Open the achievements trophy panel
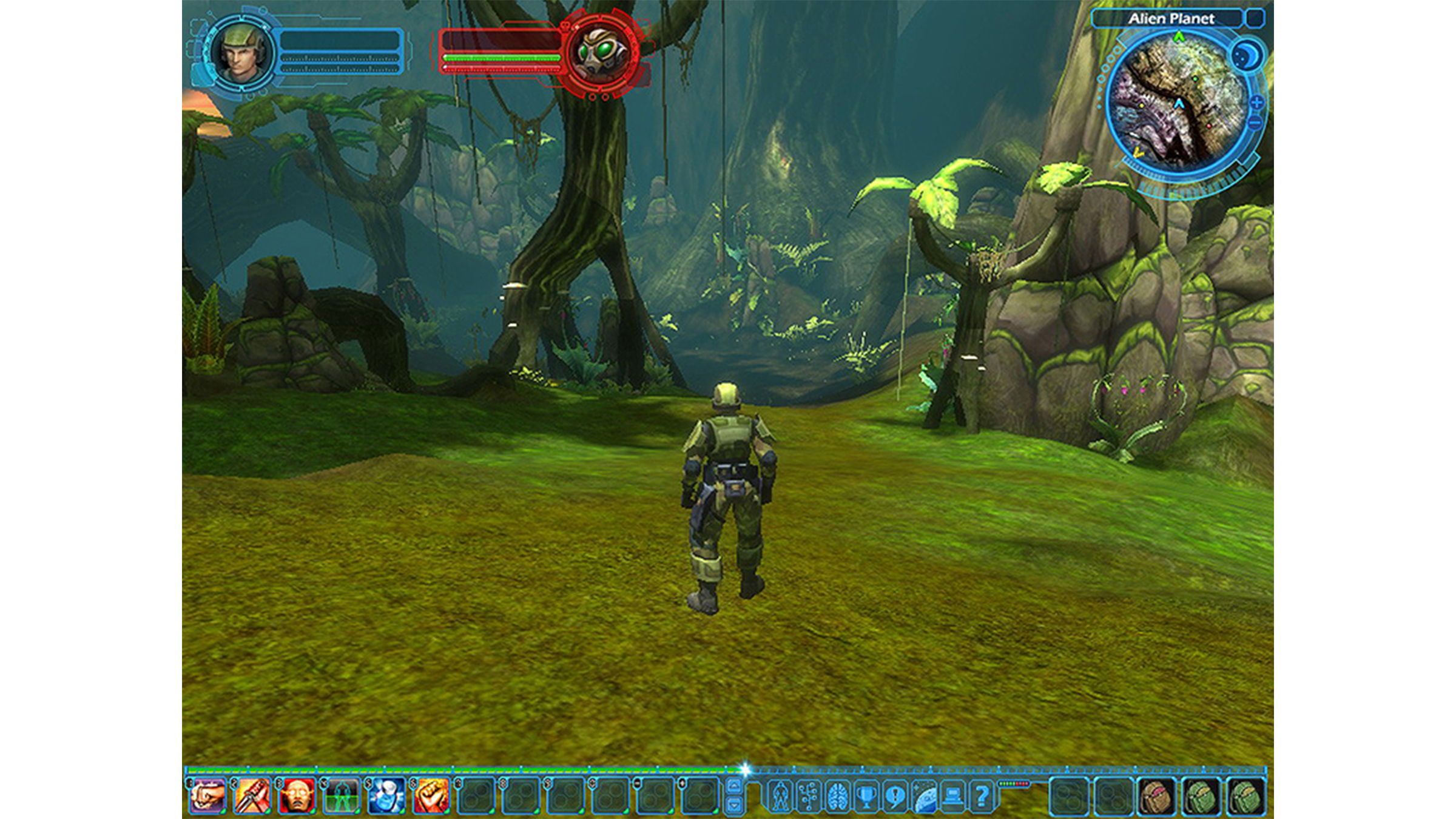1456x819 pixels. (x=866, y=796)
